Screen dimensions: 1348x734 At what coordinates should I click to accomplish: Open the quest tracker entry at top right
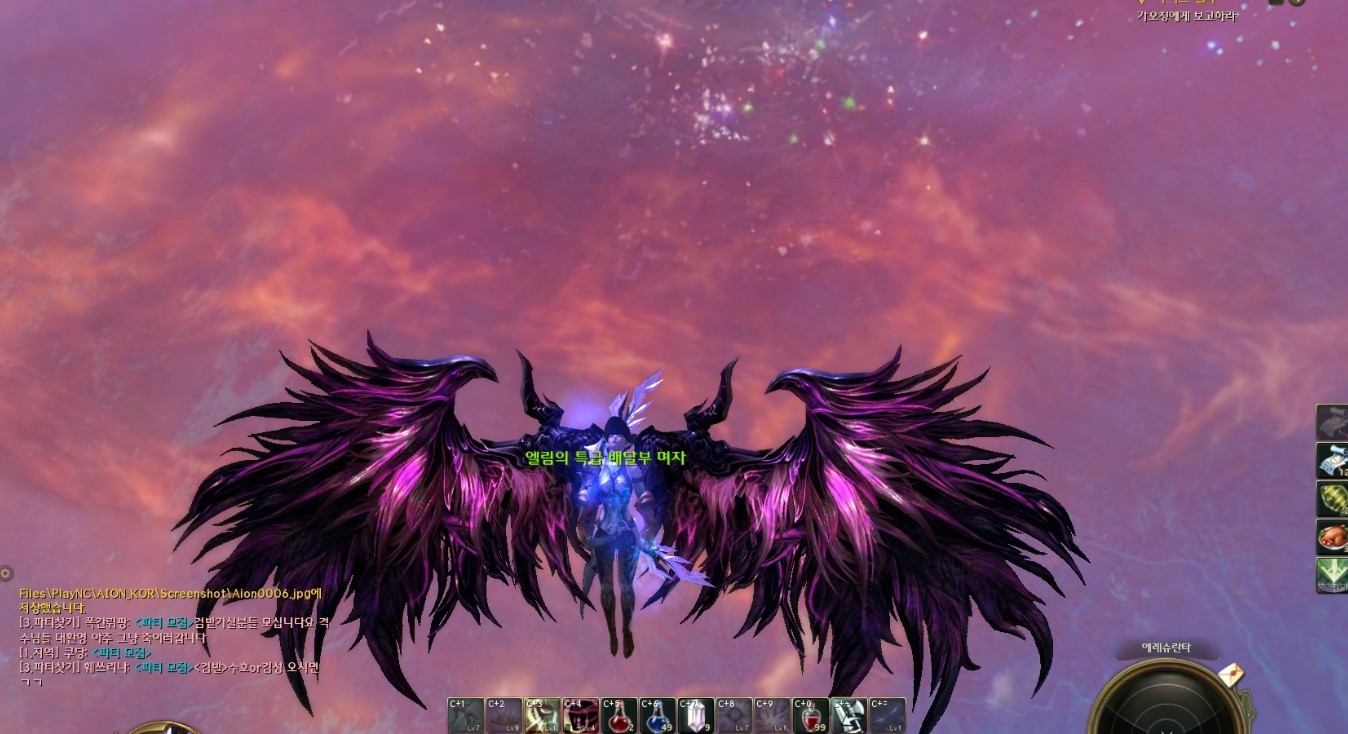click(x=1186, y=16)
